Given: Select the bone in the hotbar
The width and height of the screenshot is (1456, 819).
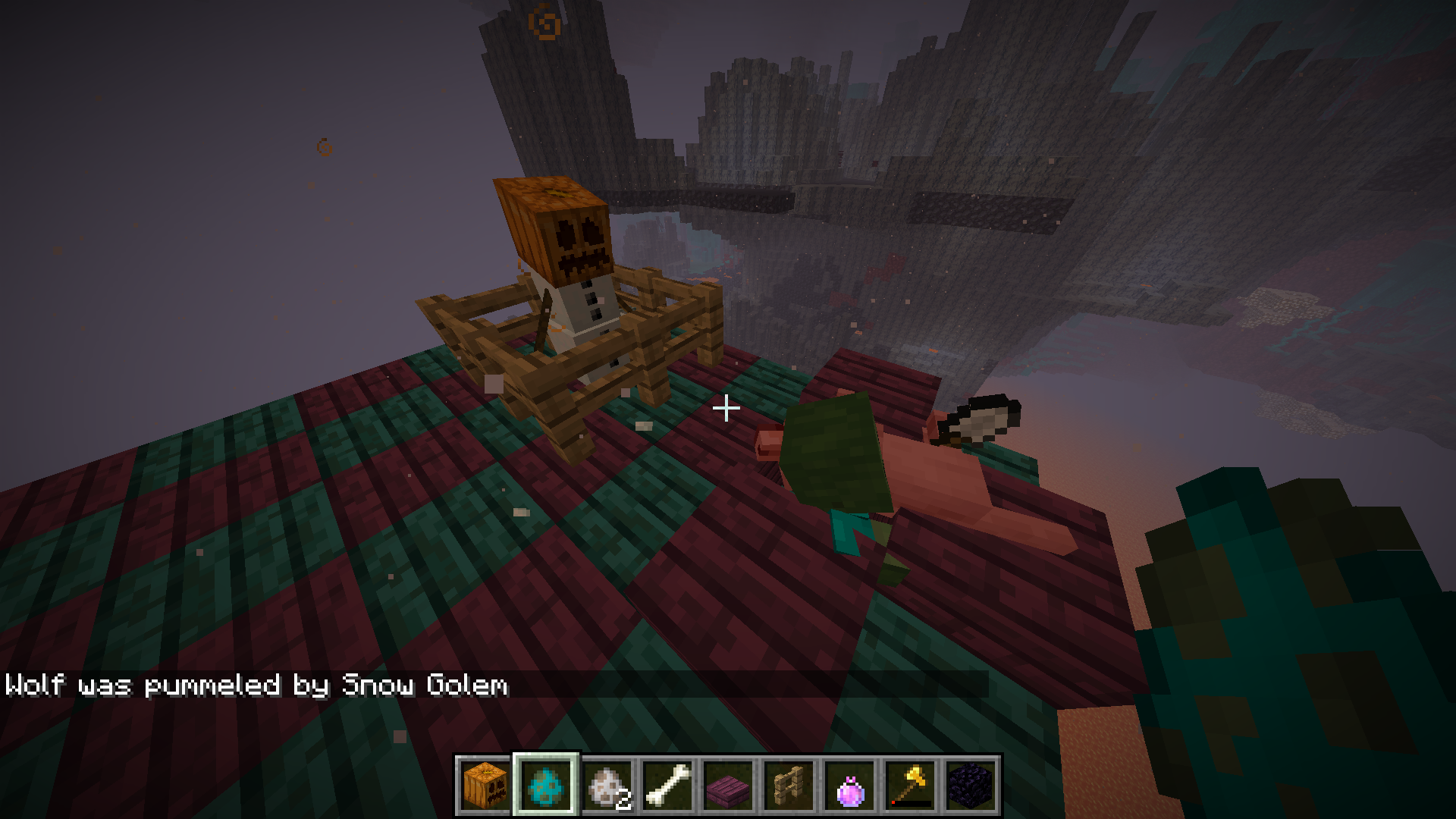Looking at the screenshot, I should (x=667, y=785).
